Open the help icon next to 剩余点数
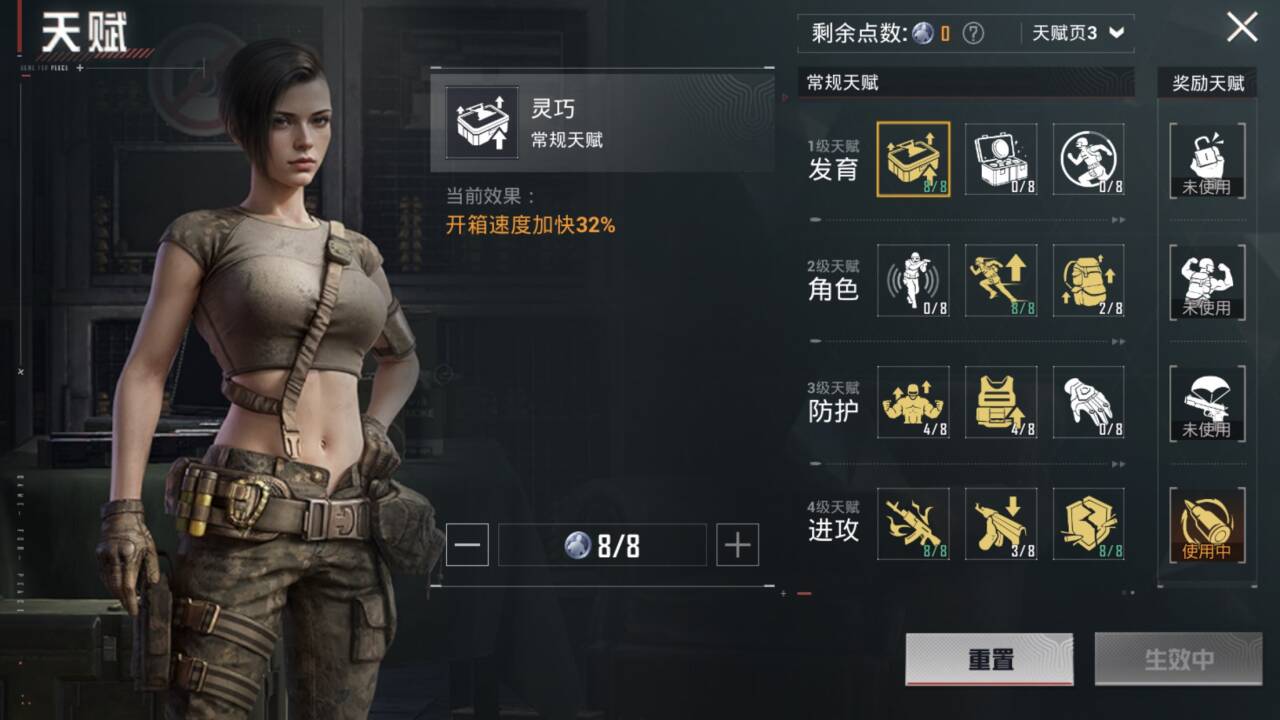Screen dimensions: 1280x720 click(x=974, y=31)
